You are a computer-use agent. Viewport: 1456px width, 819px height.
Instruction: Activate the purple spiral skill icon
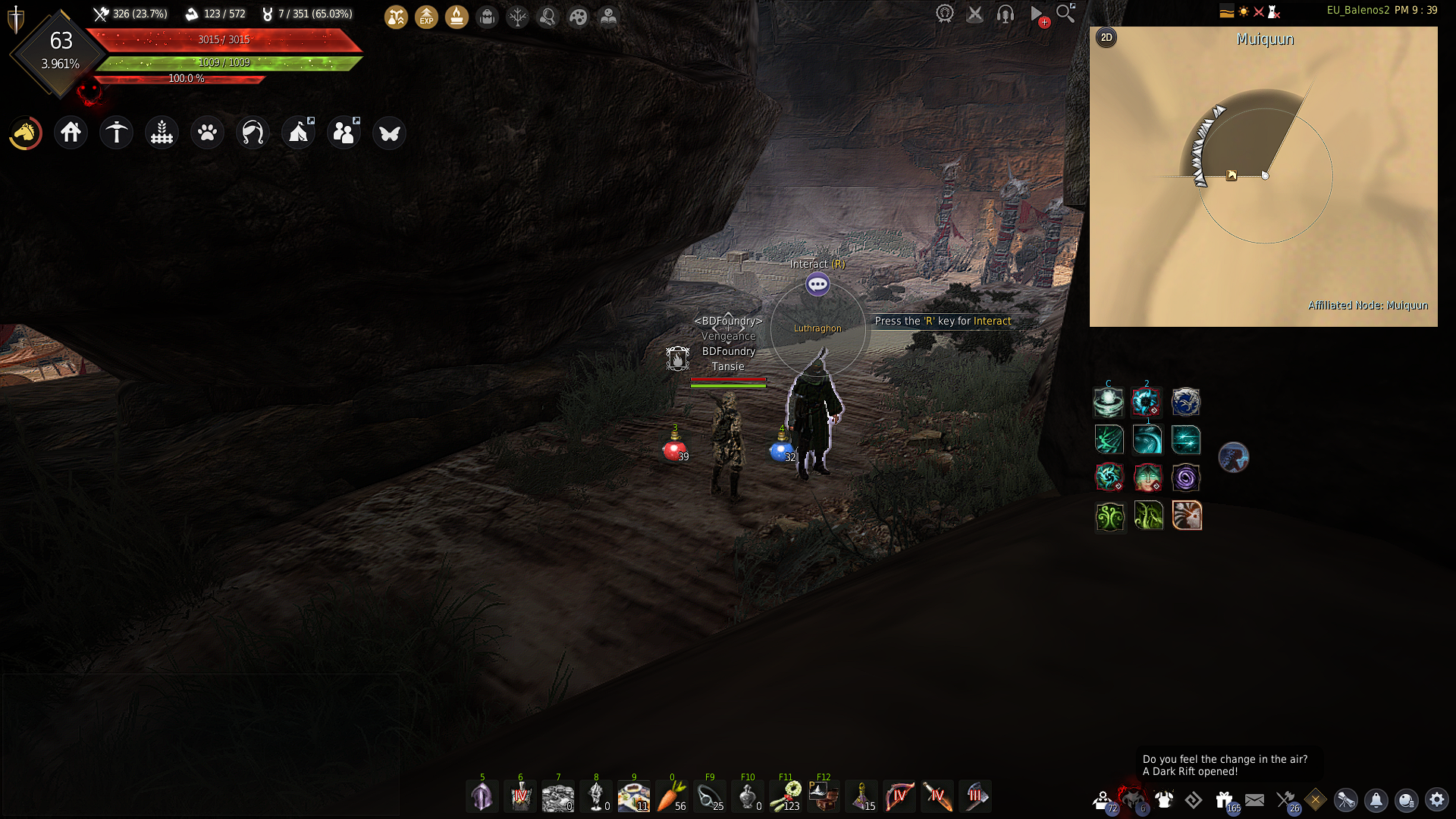[x=1185, y=478]
